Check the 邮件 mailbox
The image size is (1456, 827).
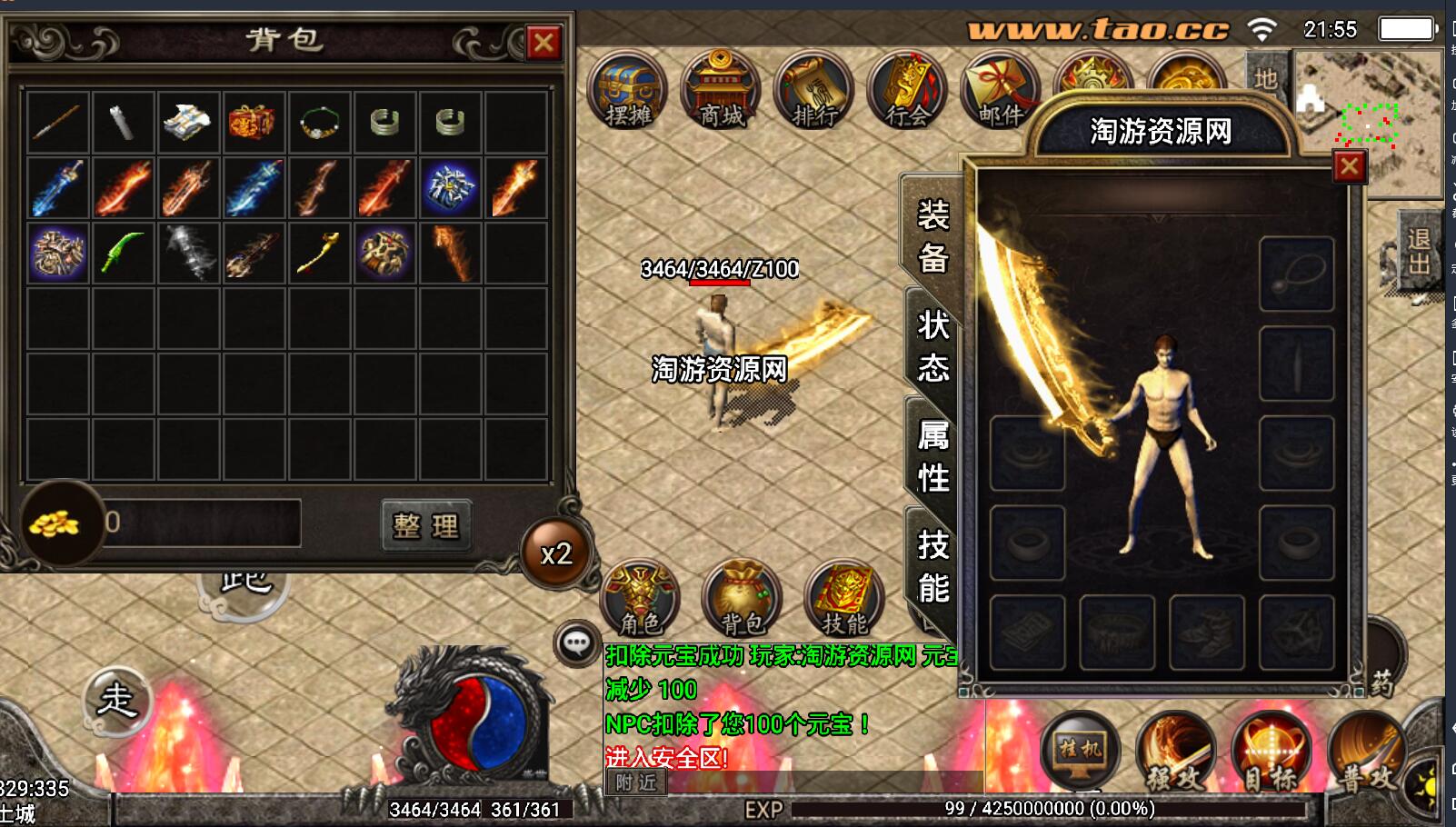point(1000,91)
